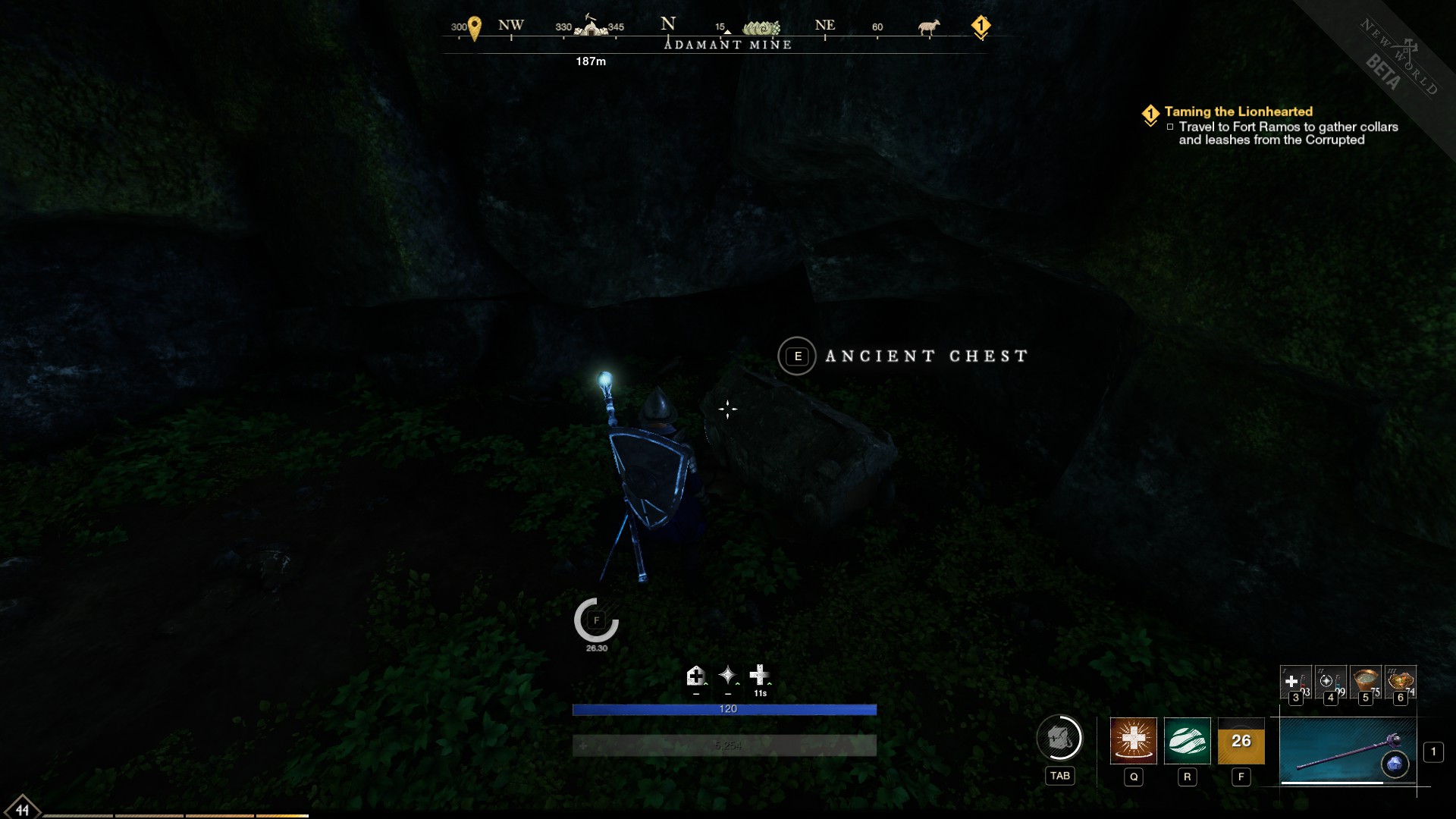Check the Travel to Fort Ramos objective box

point(1170,127)
